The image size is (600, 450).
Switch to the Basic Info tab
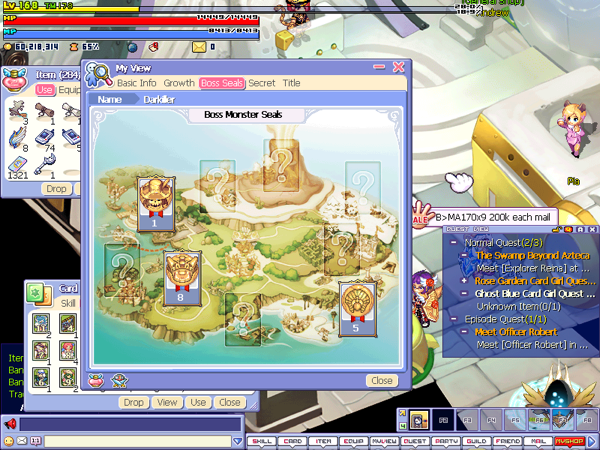[x=137, y=83]
